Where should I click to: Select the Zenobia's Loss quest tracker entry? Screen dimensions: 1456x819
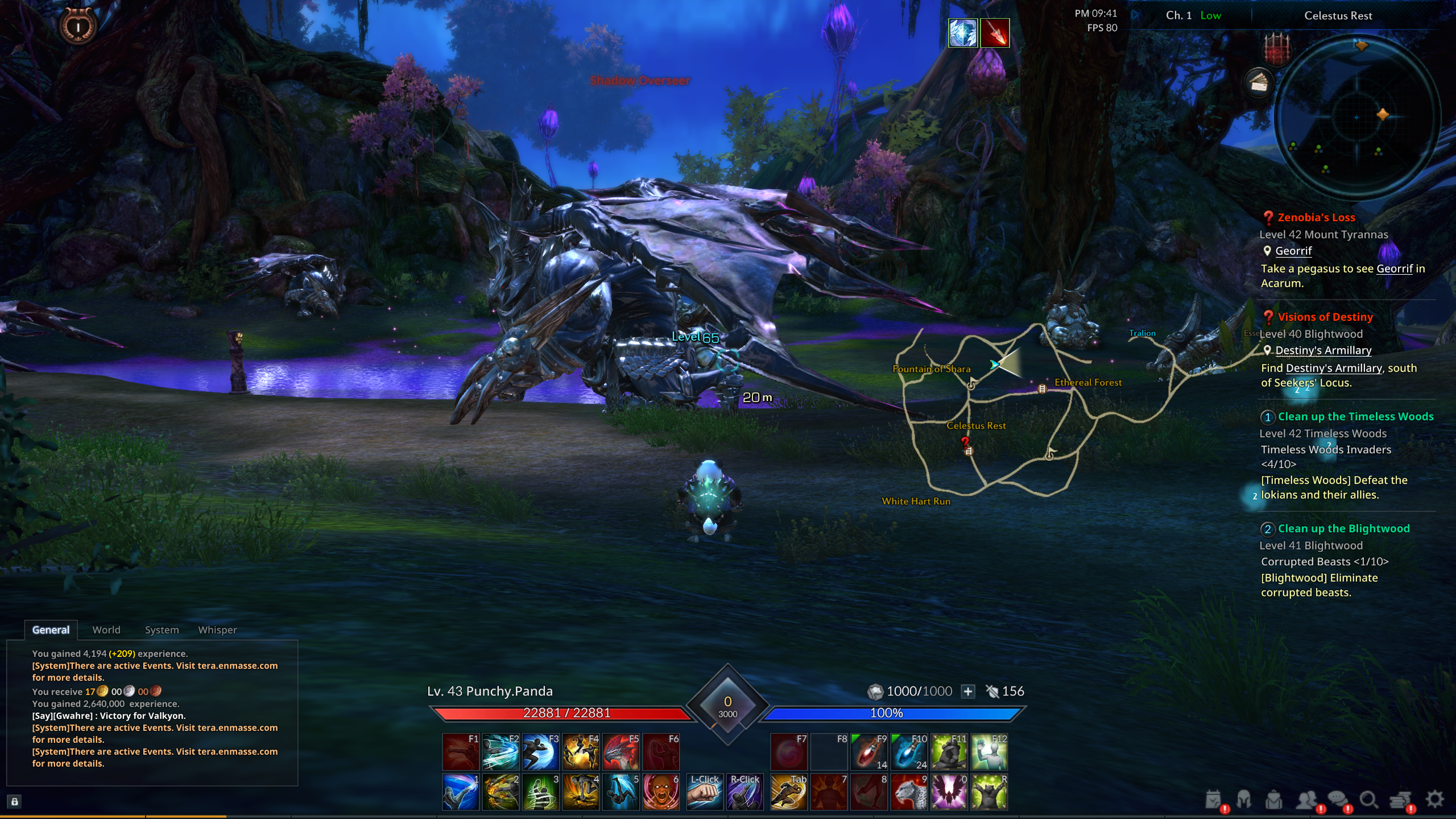tap(1316, 217)
